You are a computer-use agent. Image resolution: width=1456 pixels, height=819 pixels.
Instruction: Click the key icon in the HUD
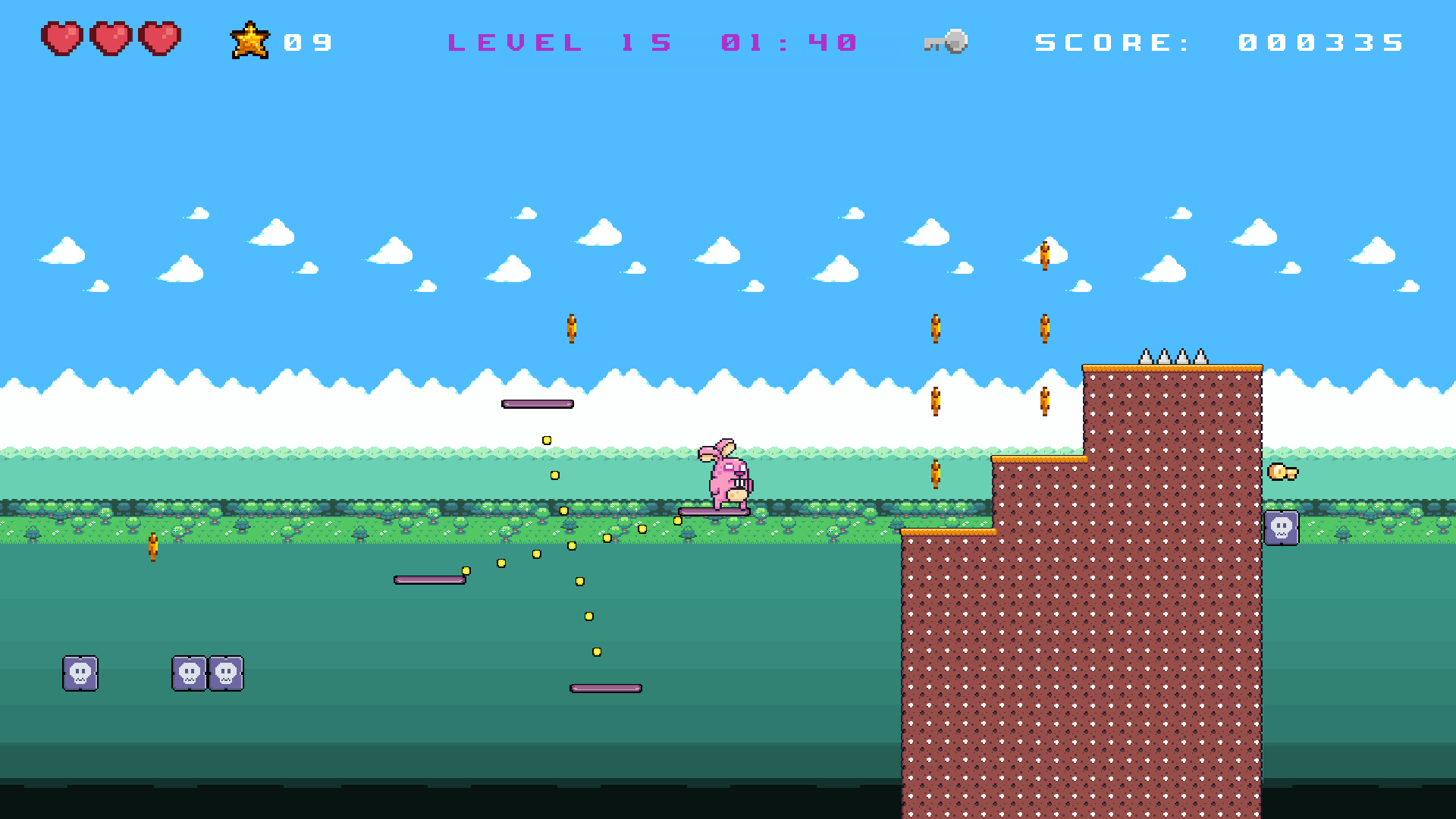944,42
